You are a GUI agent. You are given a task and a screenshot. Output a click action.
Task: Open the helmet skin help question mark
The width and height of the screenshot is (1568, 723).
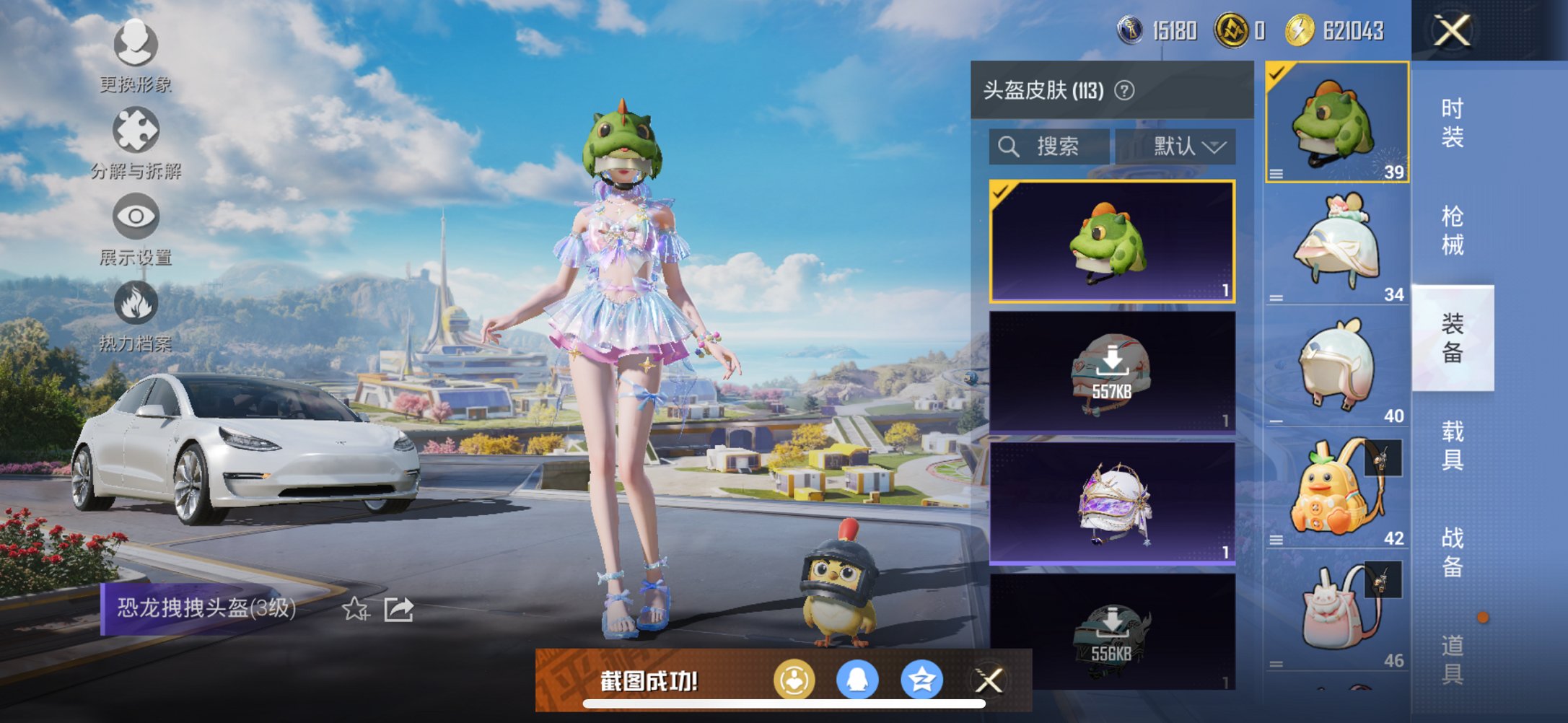(x=1124, y=91)
